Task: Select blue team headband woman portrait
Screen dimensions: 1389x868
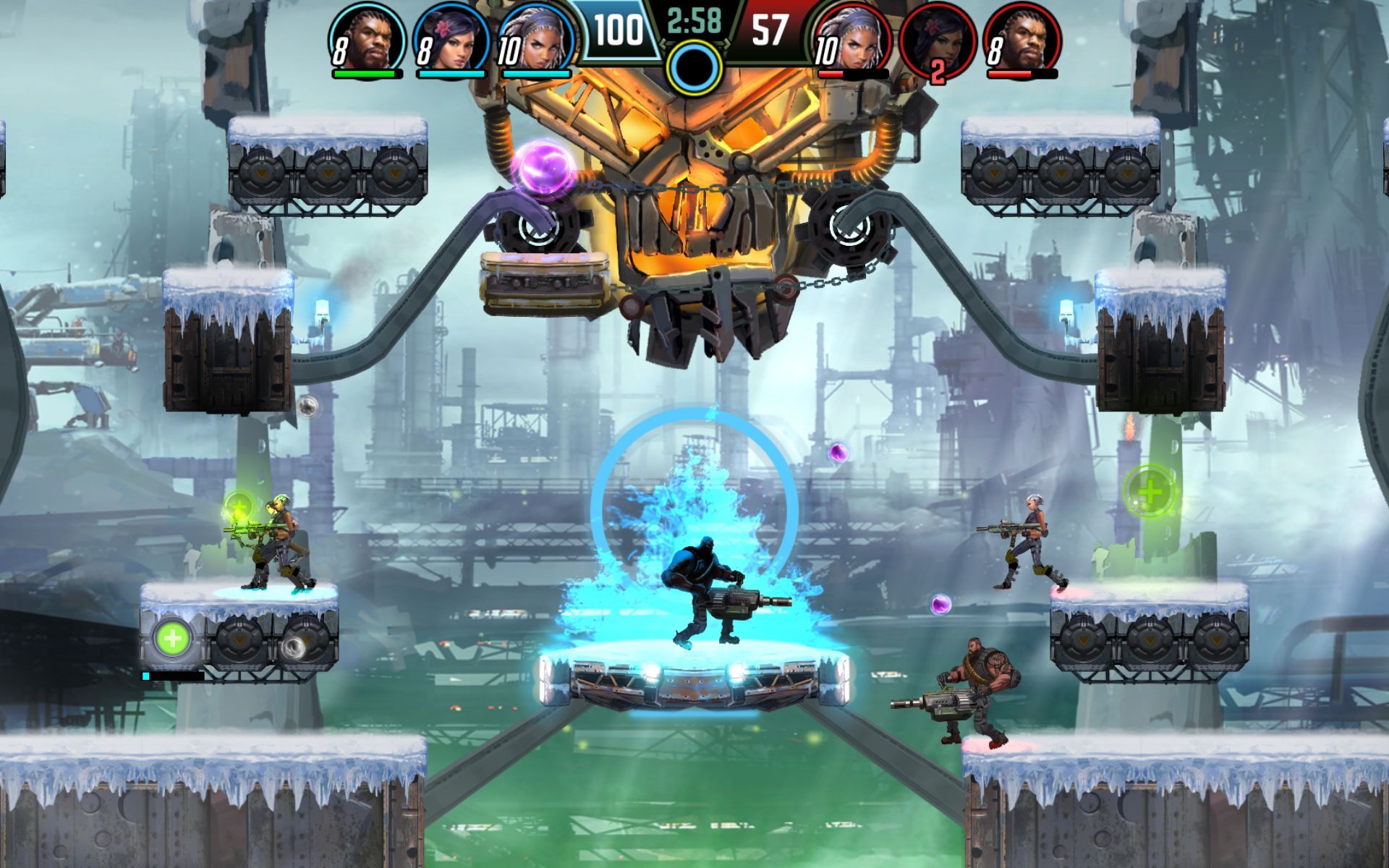Action: 537,39
